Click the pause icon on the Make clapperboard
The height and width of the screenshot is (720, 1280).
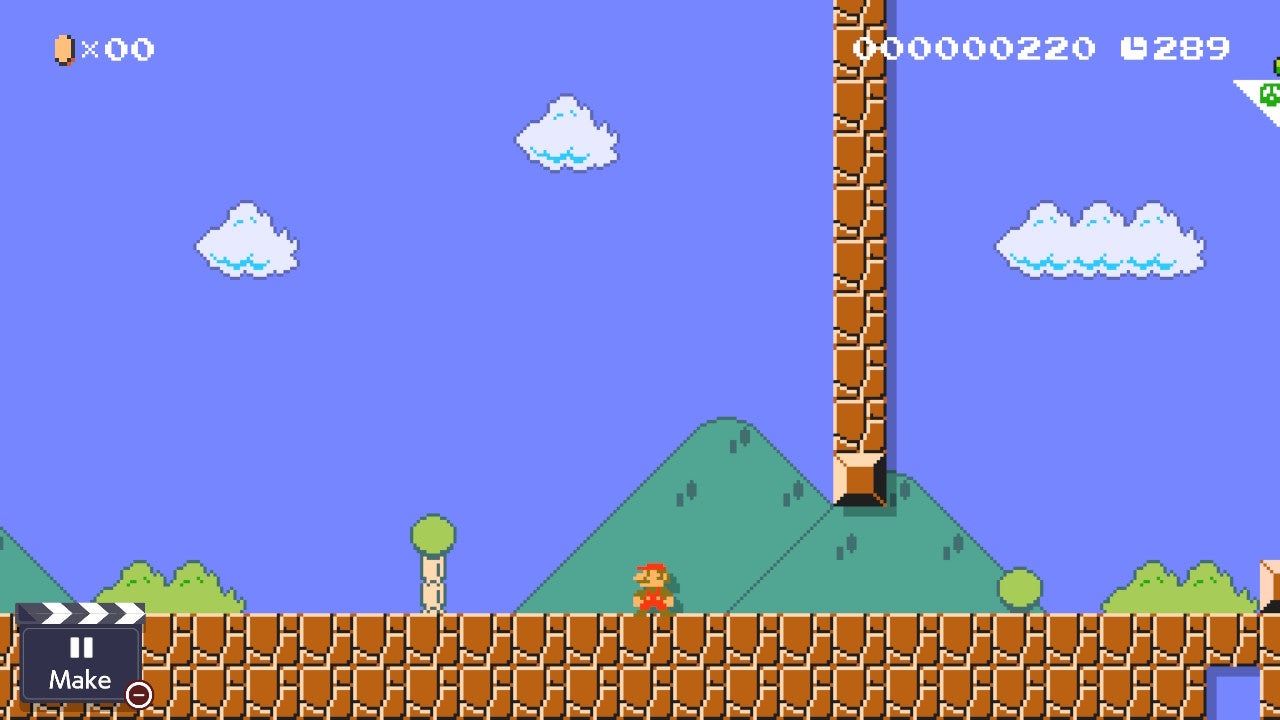(x=81, y=649)
